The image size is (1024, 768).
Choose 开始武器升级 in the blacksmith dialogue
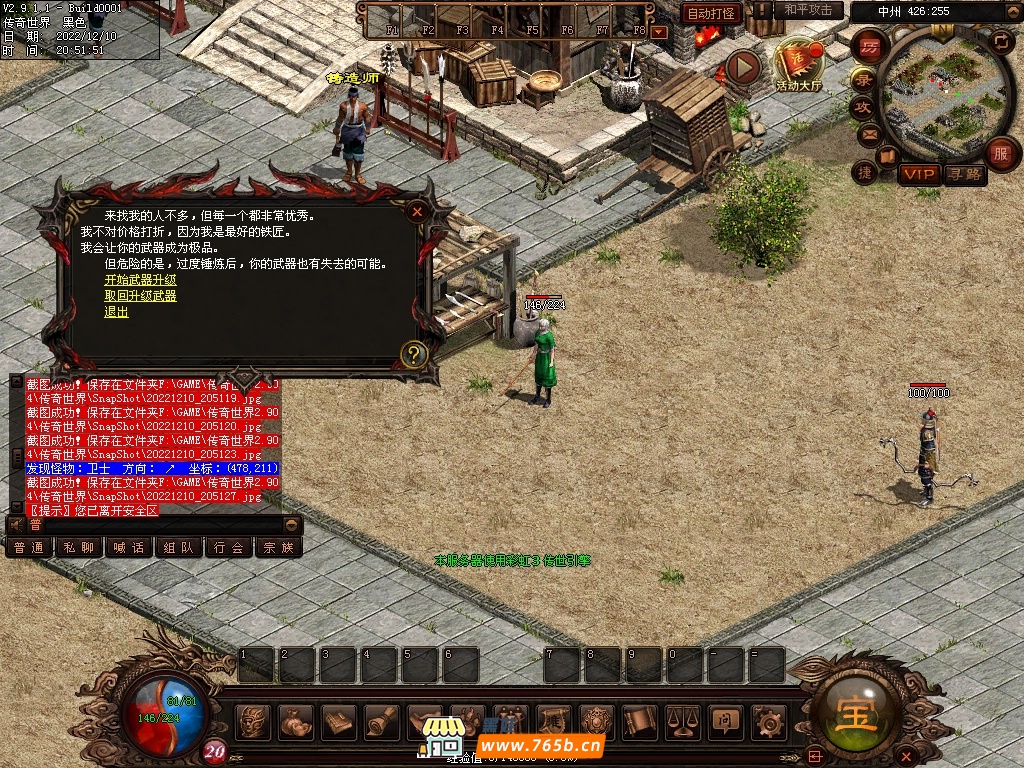click(140, 280)
